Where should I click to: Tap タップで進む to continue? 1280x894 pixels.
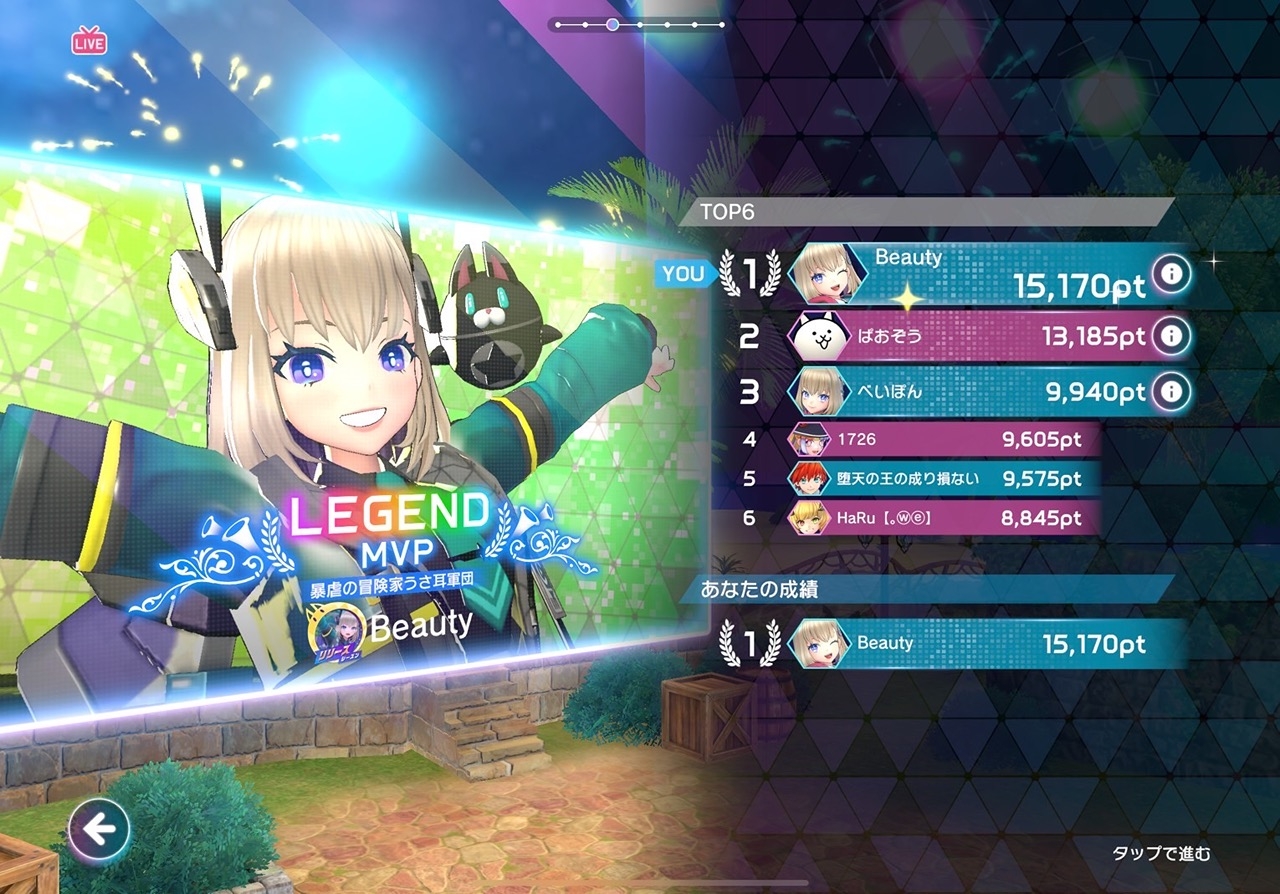pyautogui.click(x=1161, y=853)
